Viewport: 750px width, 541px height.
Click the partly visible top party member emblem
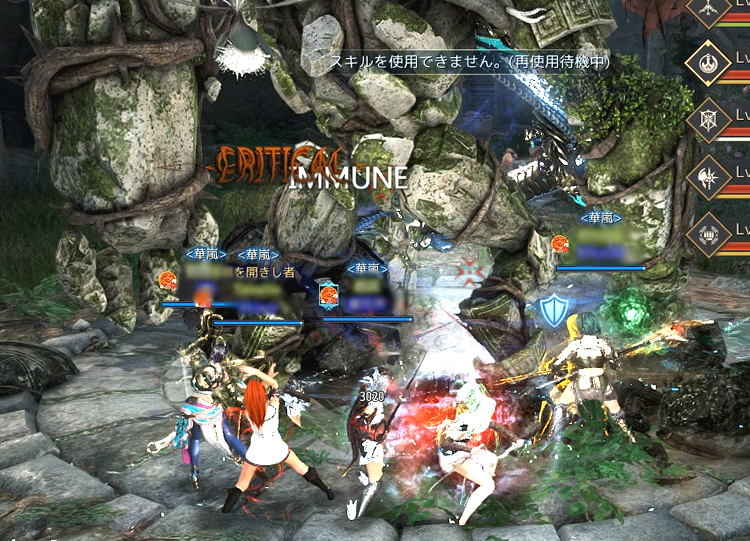coord(709,9)
